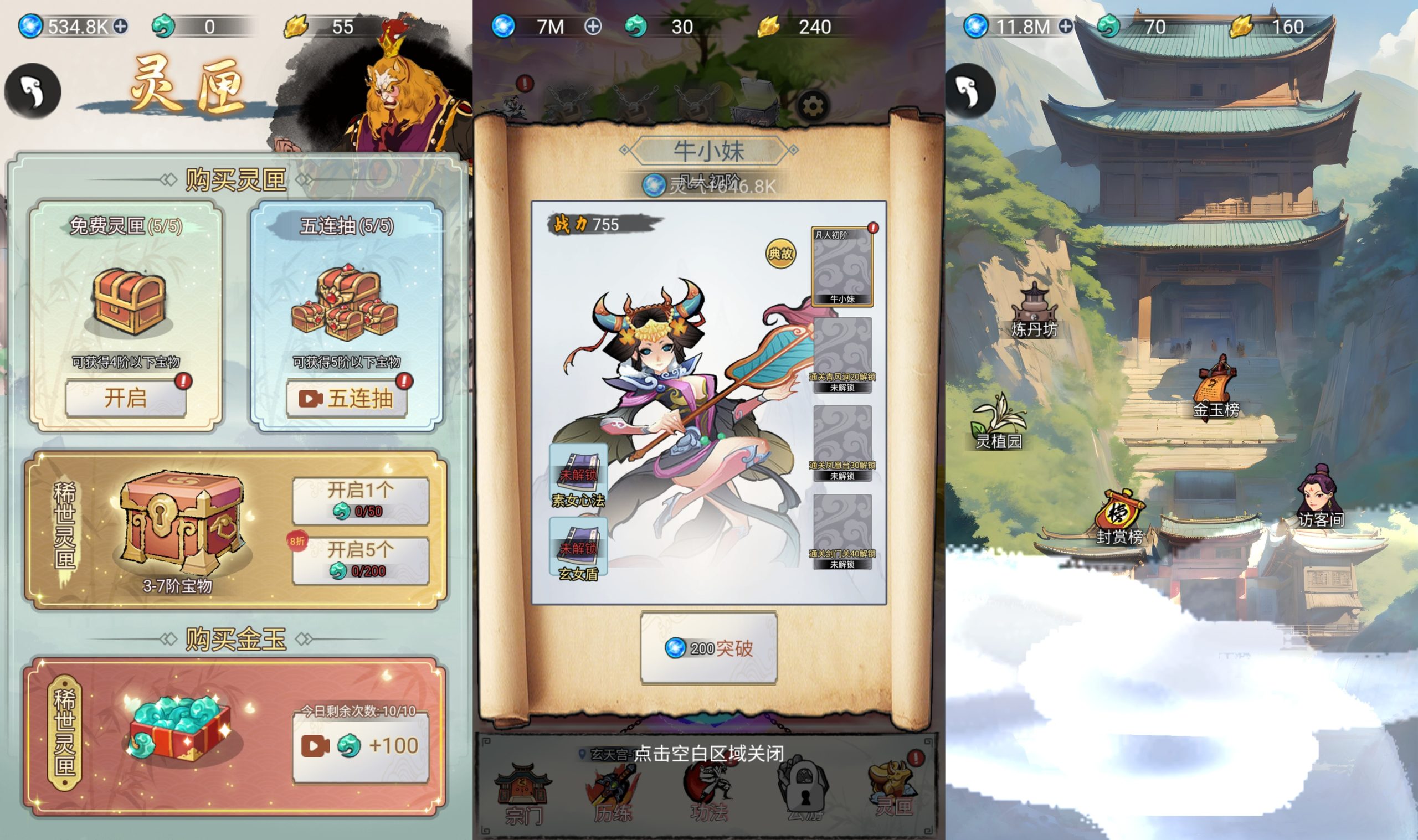The width and height of the screenshot is (1418, 840).
Task: Choose 开启5个 rare boxes for 200 jade
Action: (x=360, y=560)
